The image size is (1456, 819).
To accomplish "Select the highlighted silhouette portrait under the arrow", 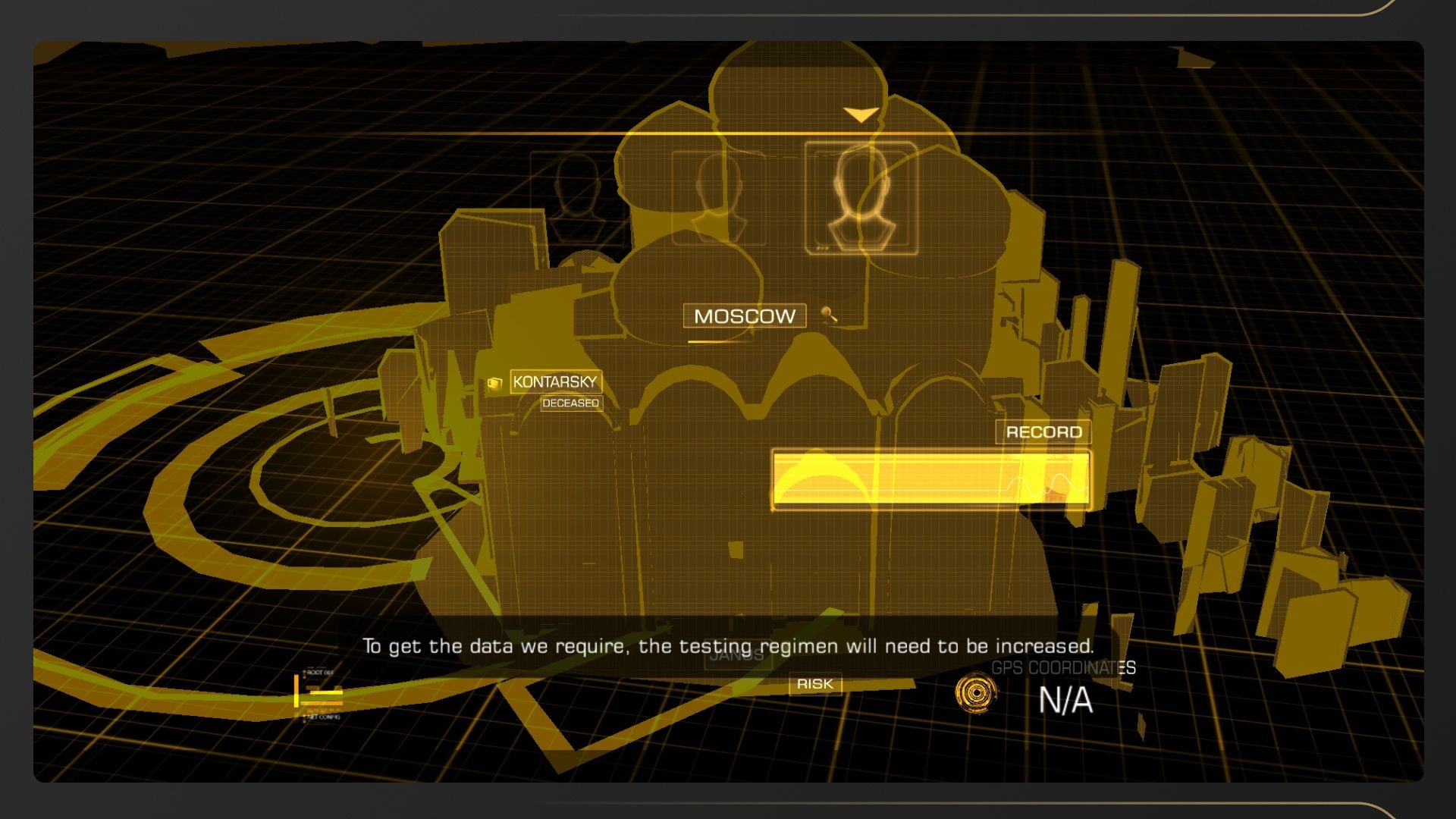I will [861, 198].
